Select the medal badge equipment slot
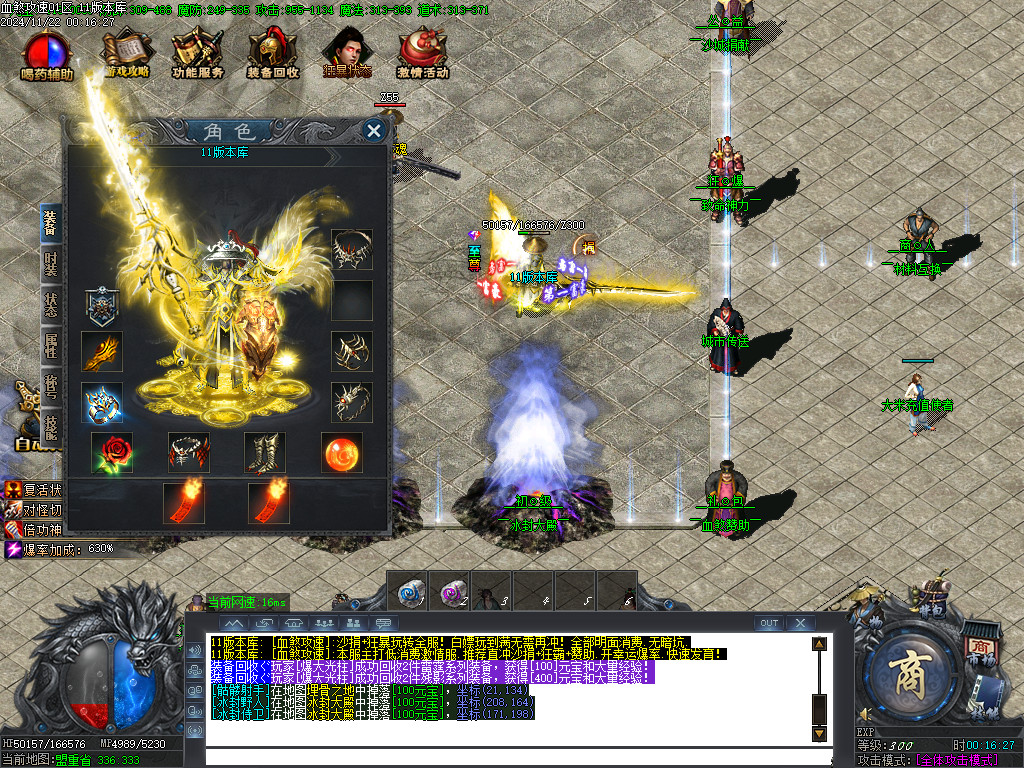 [102, 301]
